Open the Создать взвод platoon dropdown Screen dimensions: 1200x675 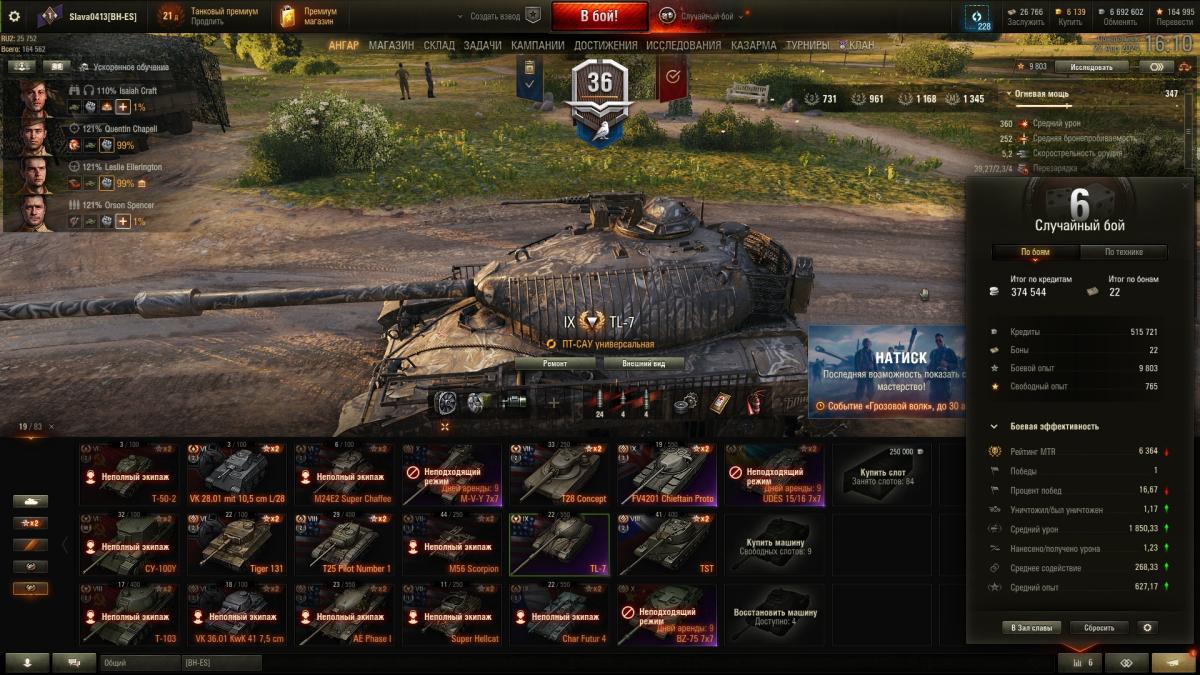click(497, 16)
